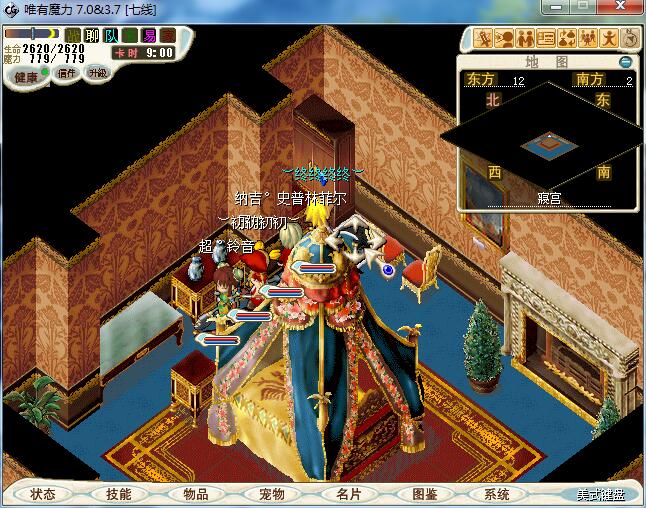646x508 pixels.
Task: Minimize the 地图 map panel
Action: pyautogui.click(x=626, y=61)
